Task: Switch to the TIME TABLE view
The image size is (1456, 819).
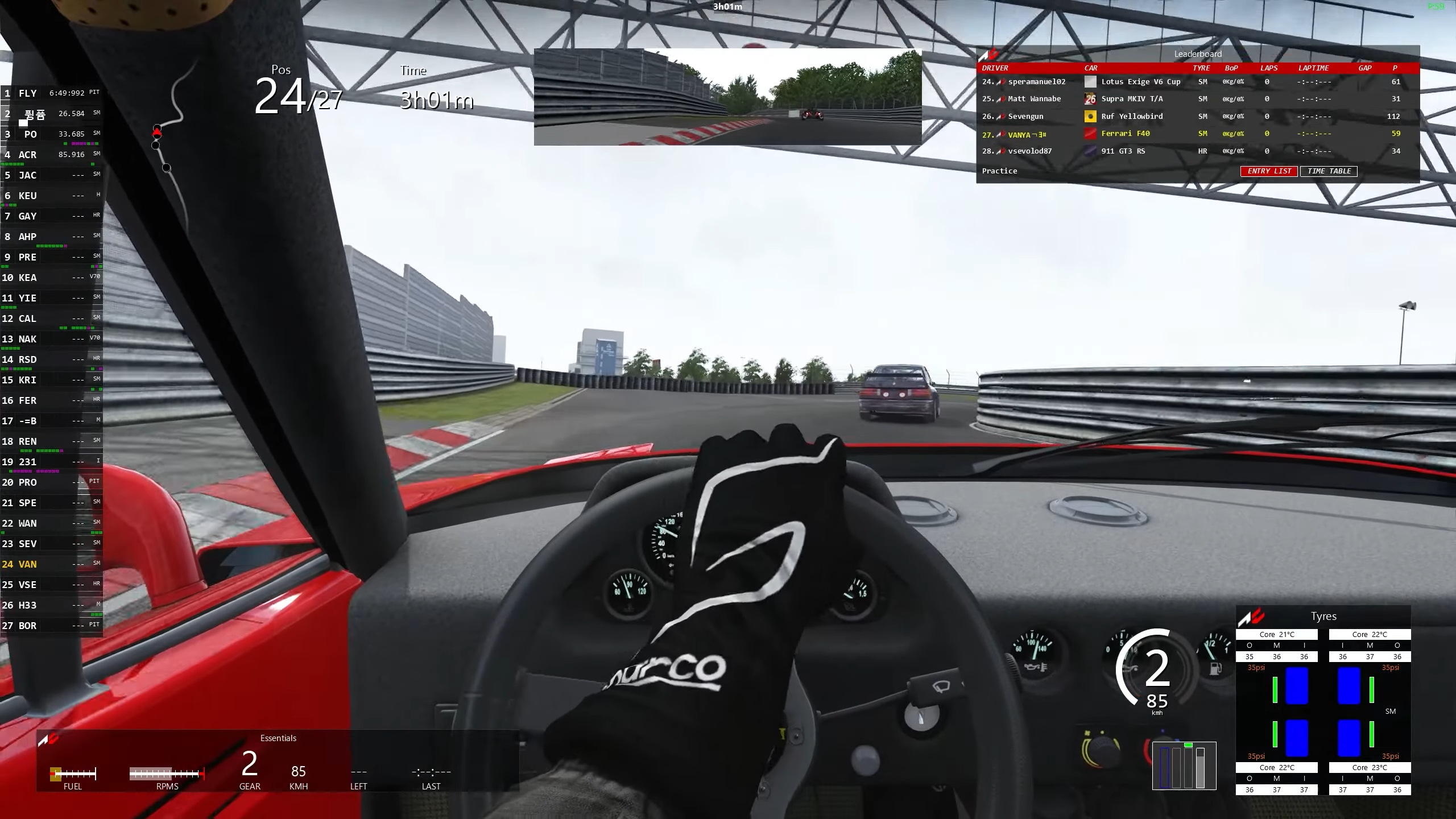Action: coord(1329,171)
